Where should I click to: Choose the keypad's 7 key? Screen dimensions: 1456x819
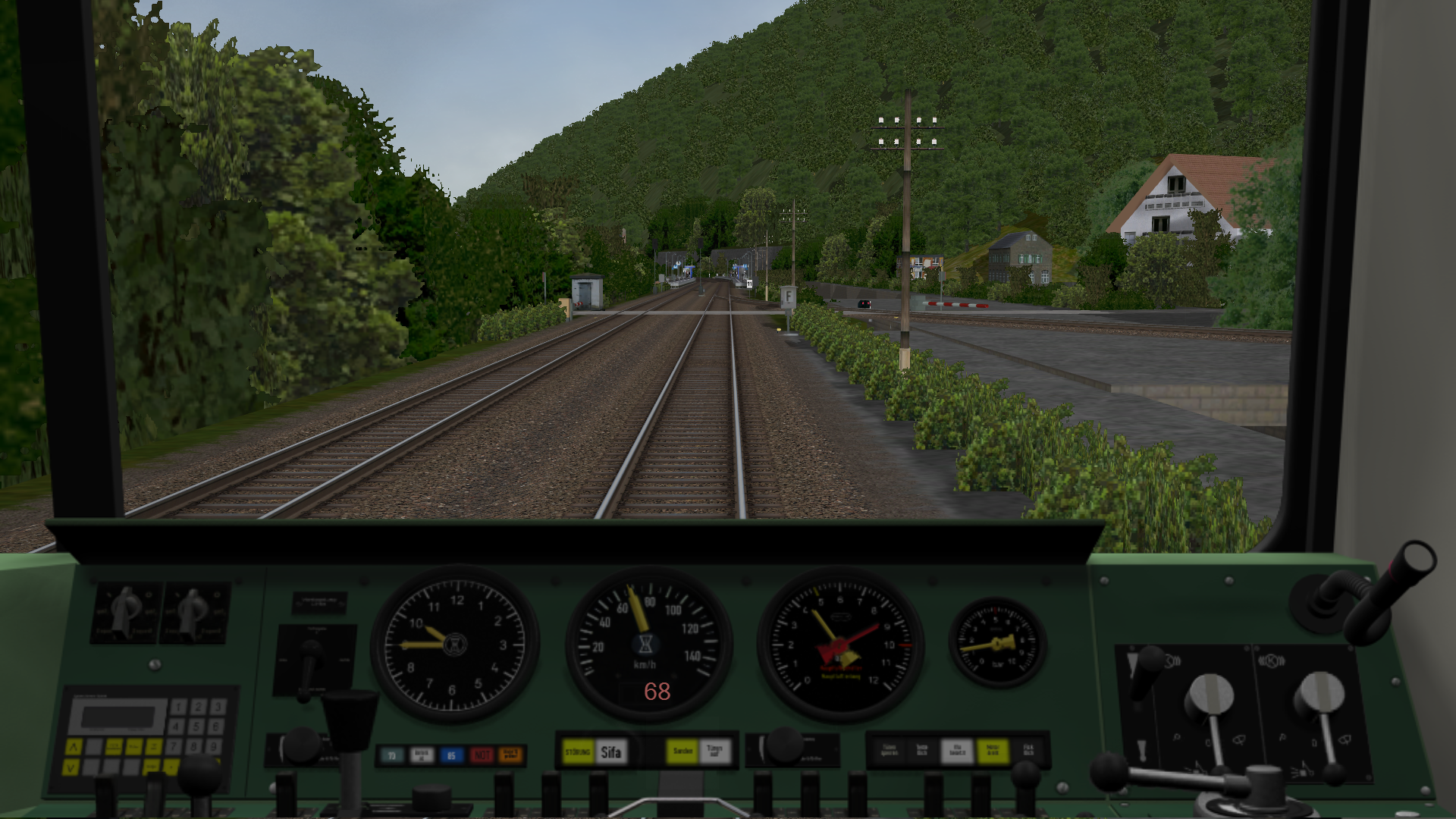tap(174, 746)
